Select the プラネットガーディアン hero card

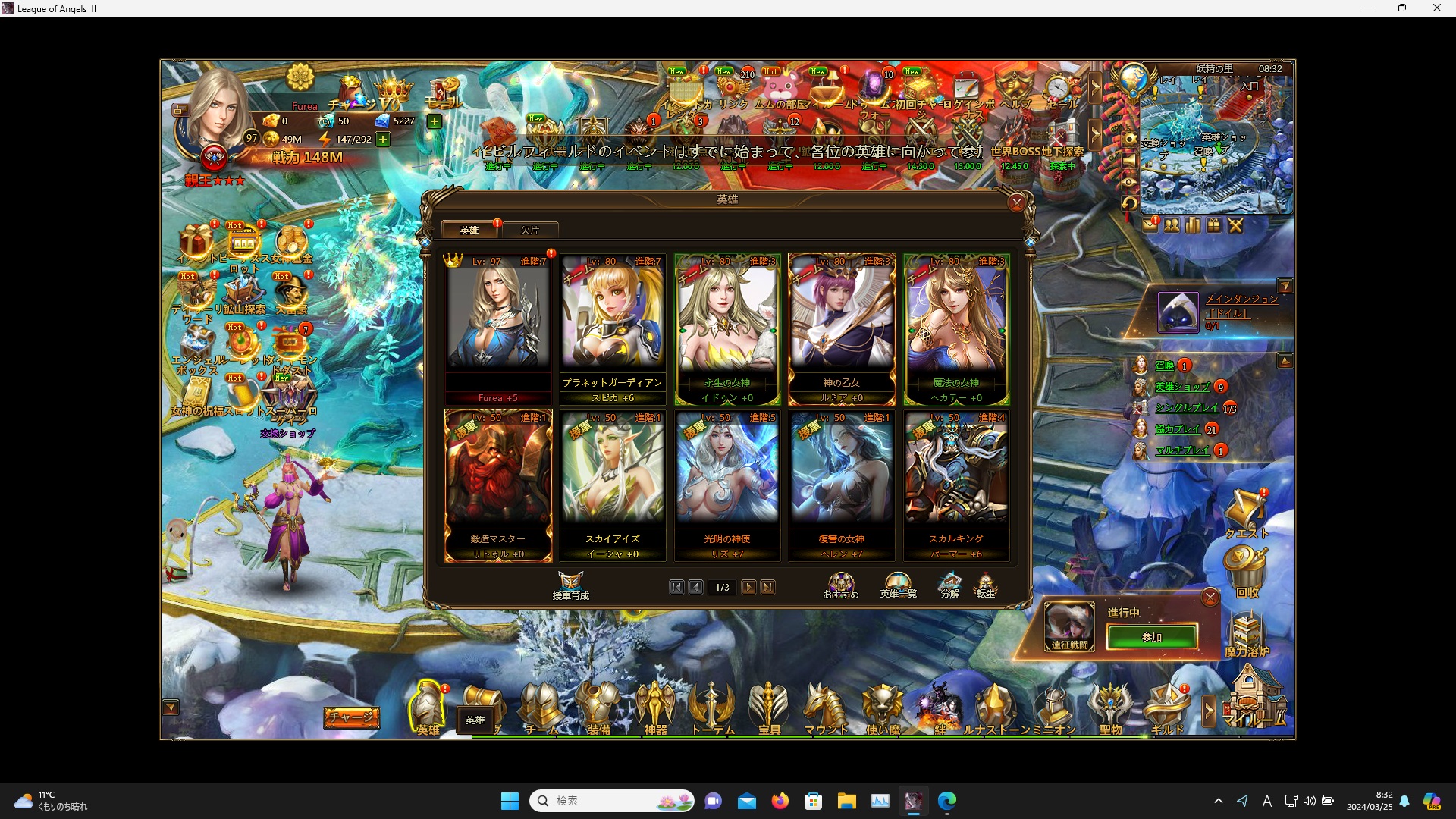pyautogui.click(x=613, y=326)
